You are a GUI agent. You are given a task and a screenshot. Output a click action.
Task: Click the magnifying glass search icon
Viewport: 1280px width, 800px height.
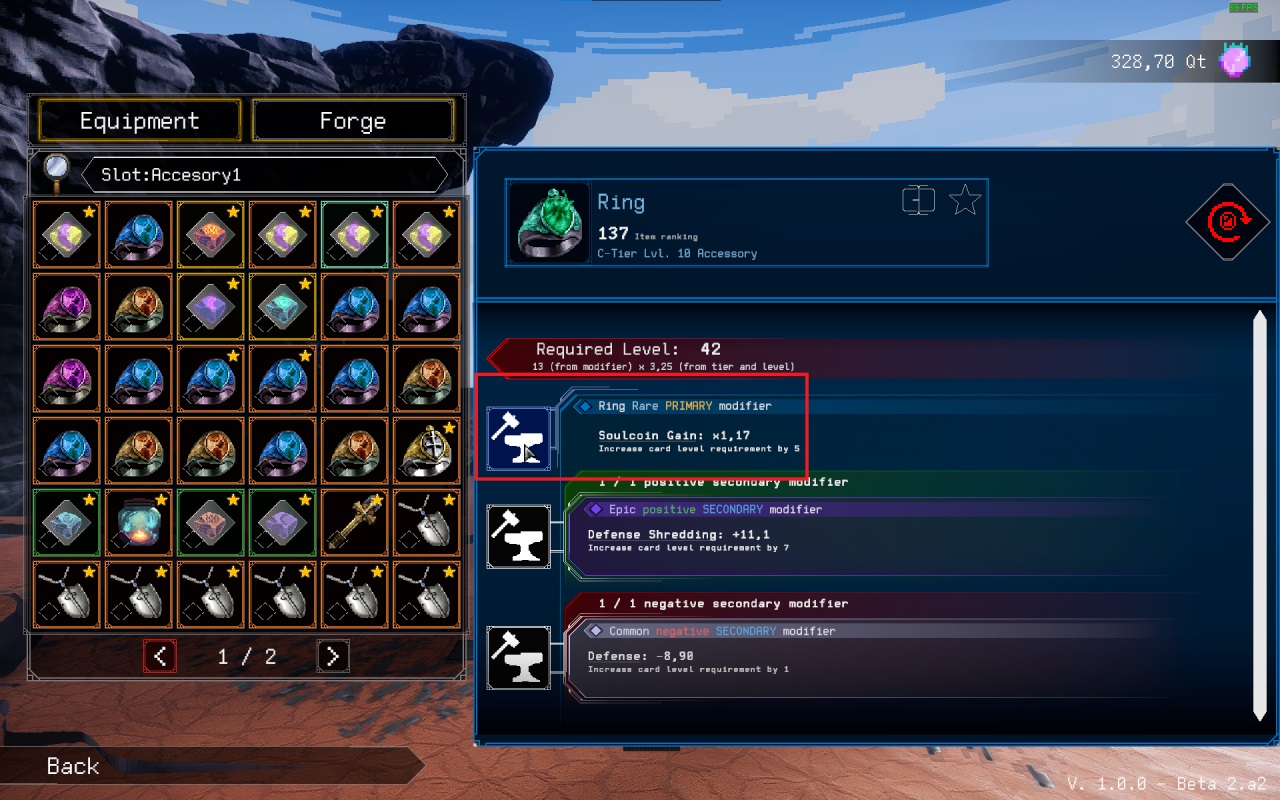pos(56,174)
